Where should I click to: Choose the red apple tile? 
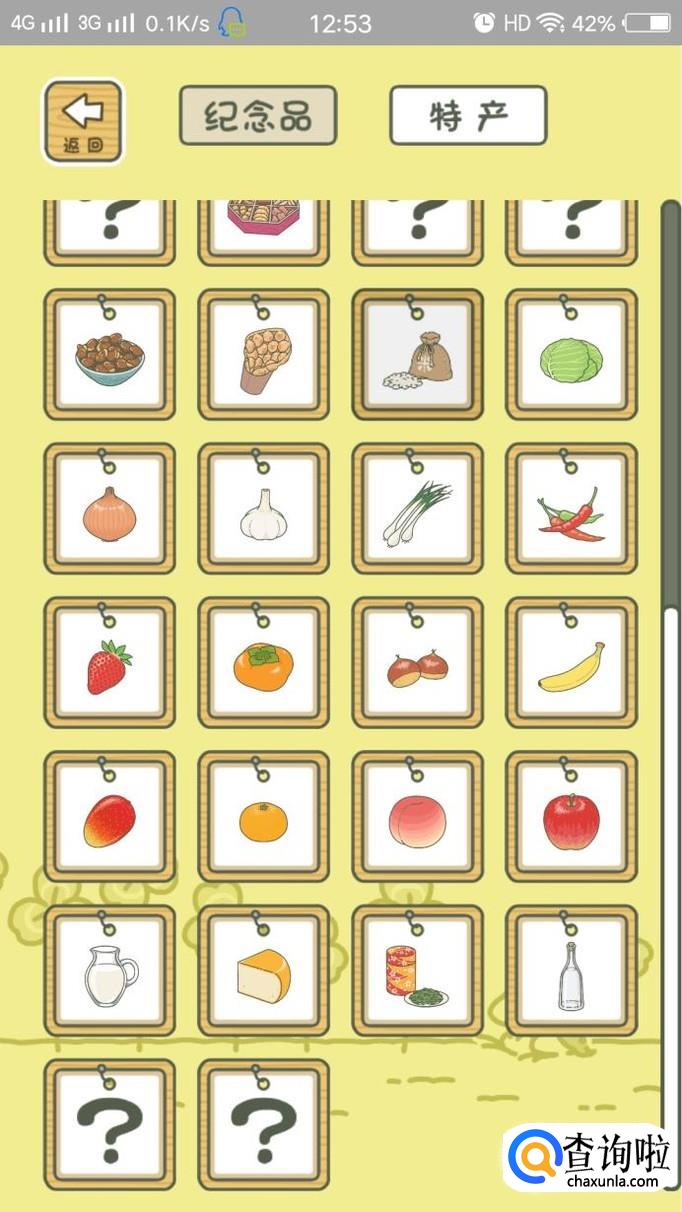(x=571, y=818)
